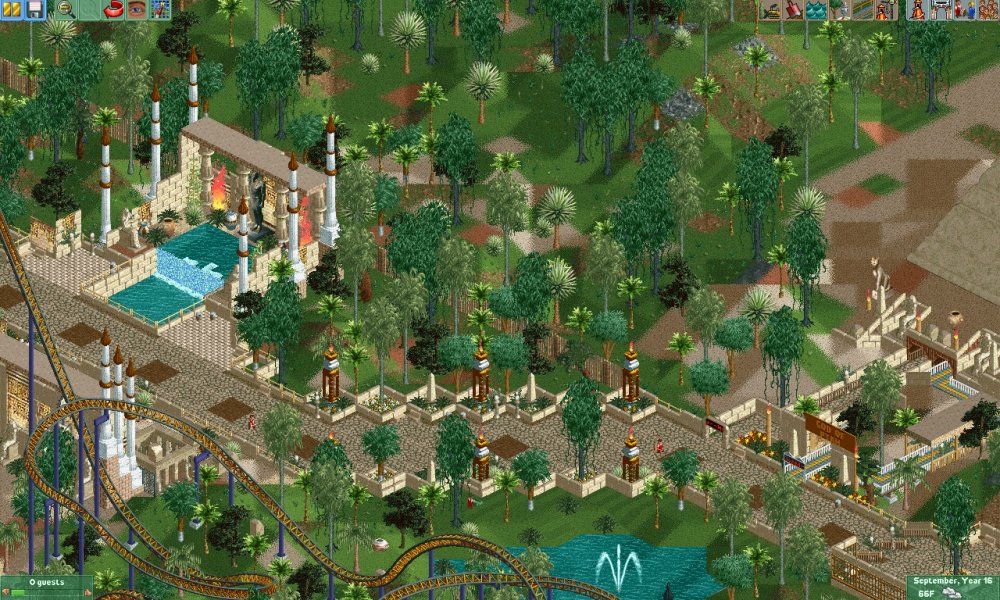Select the footpath building tool

[862, 10]
